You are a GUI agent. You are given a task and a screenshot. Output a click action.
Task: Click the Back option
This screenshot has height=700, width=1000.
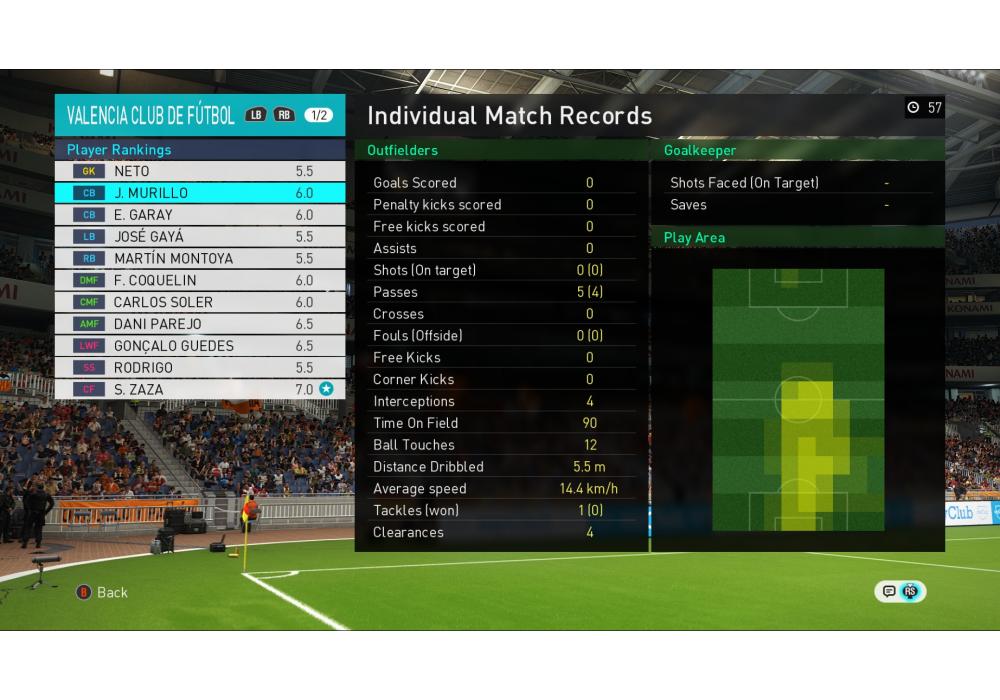tap(103, 592)
